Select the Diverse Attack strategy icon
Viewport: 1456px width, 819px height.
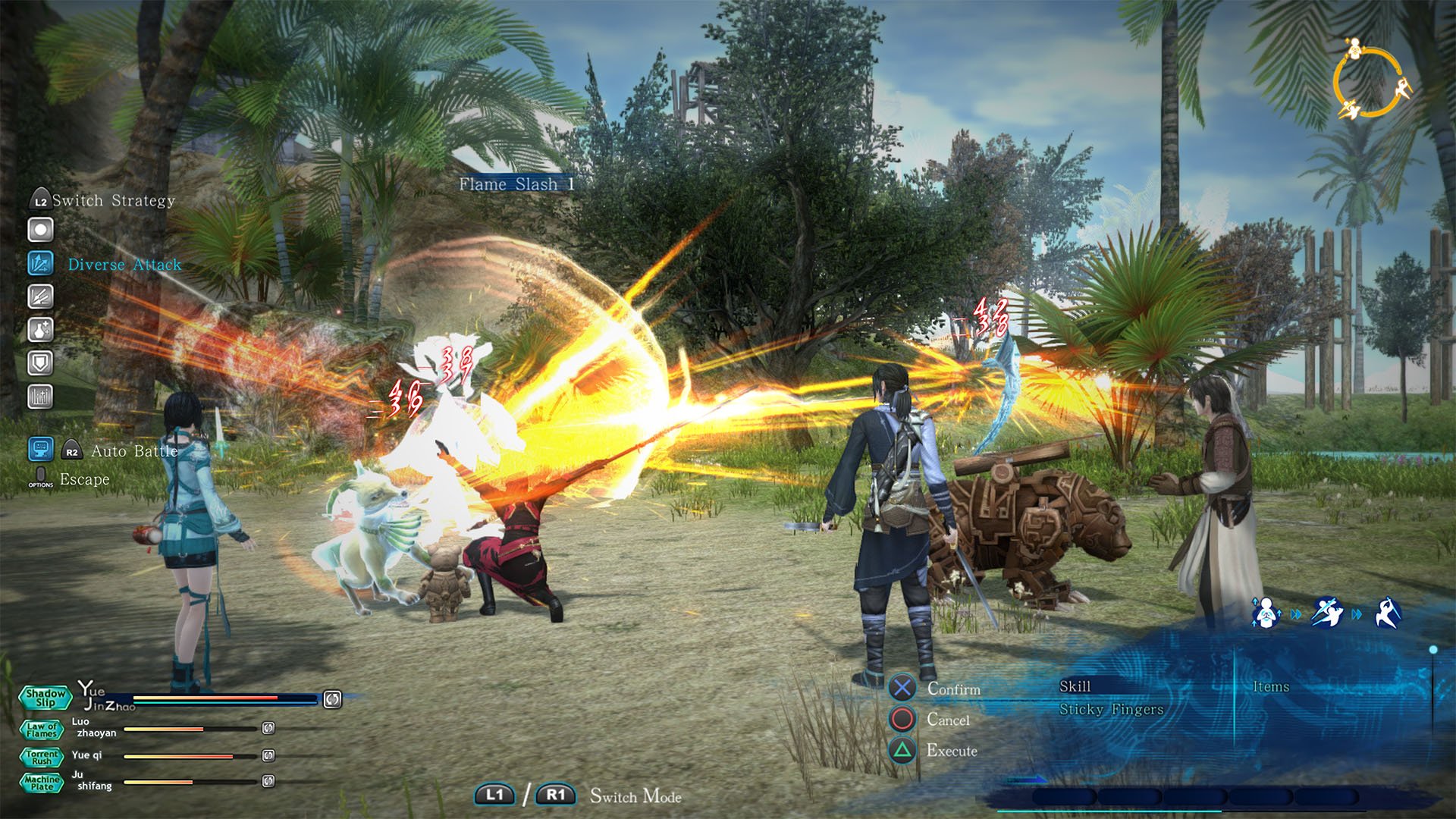tap(42, 264)
